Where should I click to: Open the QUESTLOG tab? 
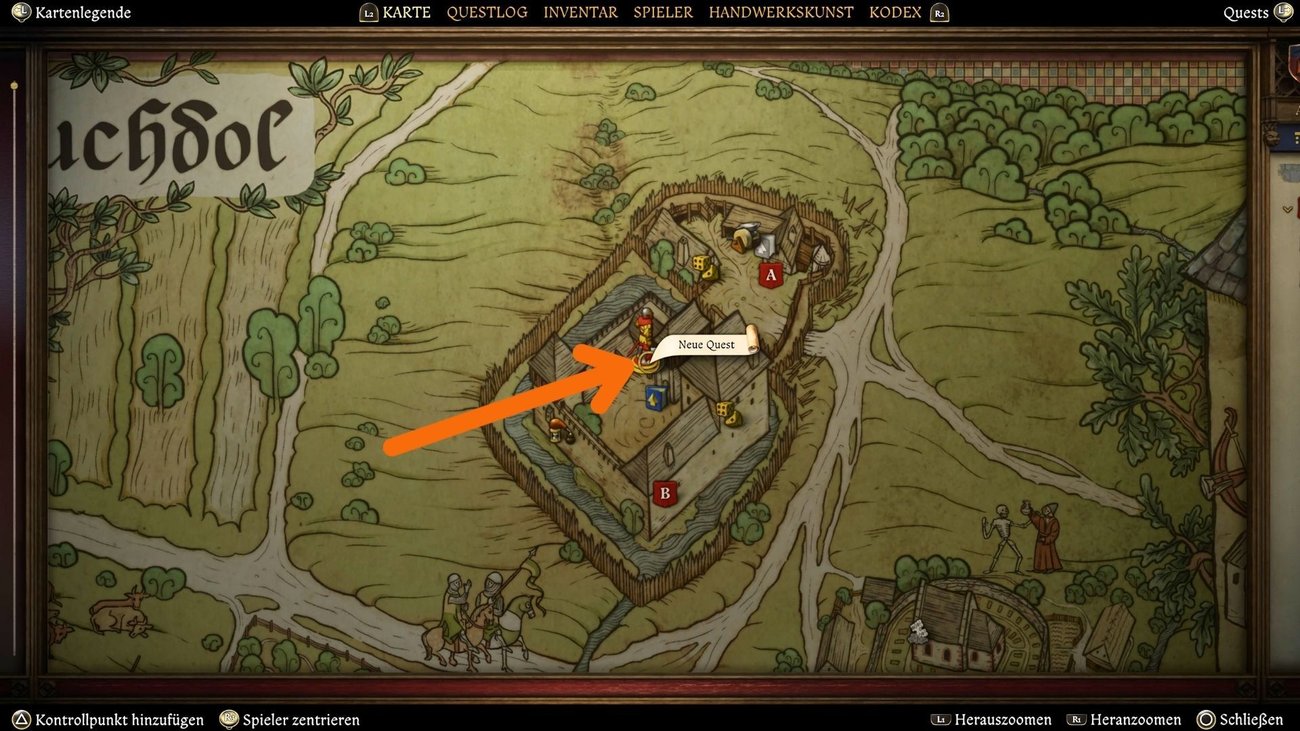(x=487, y=13)
